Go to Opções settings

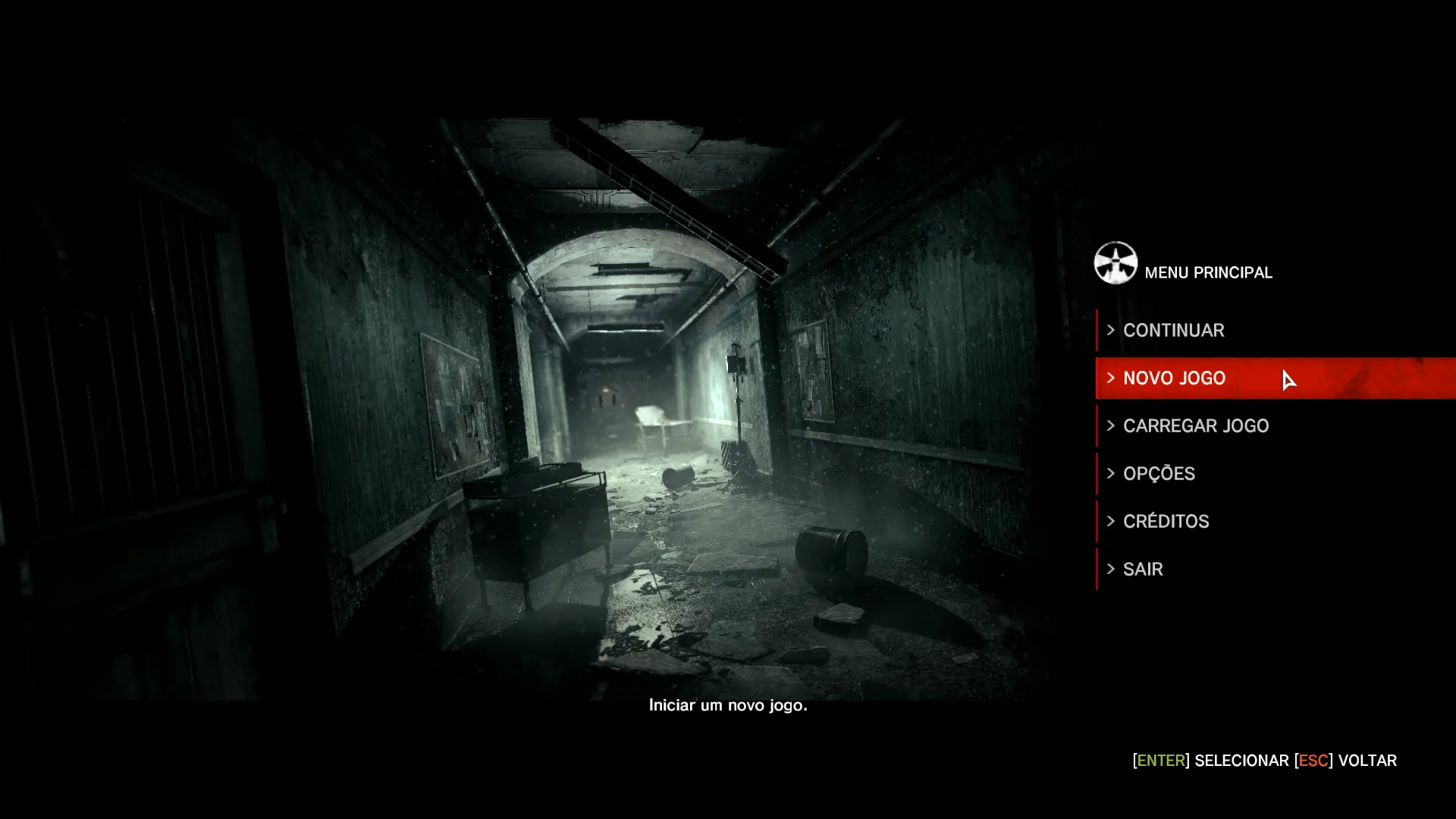point(1159,474)
